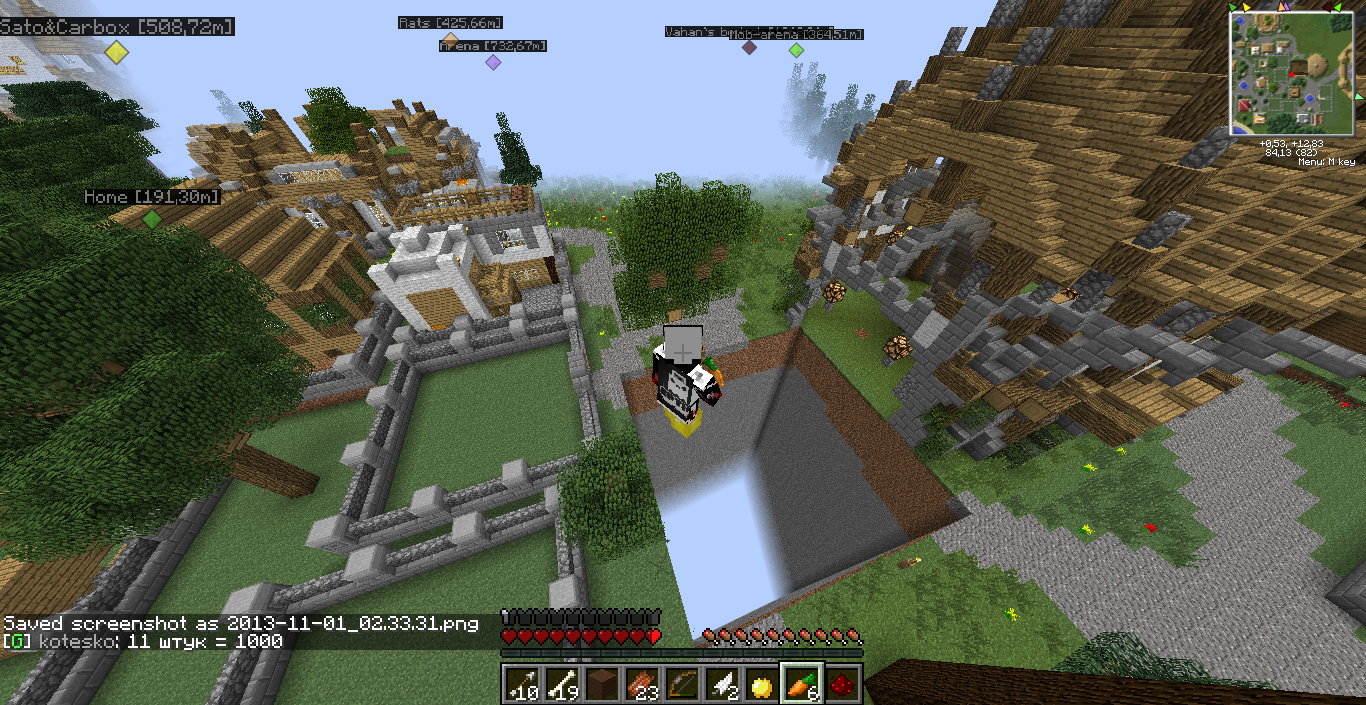
Task: Select the arrows stack in the hotbar
Action: 520,683
